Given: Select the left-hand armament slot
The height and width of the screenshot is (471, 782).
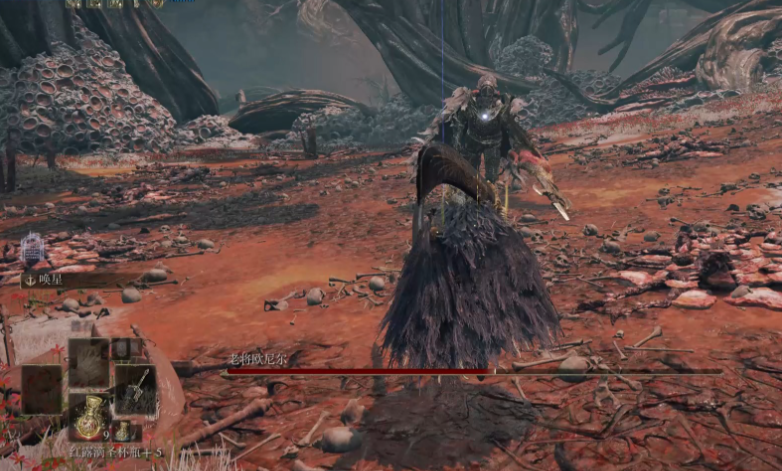Looking at the screenshot, I should click(42, 389).
